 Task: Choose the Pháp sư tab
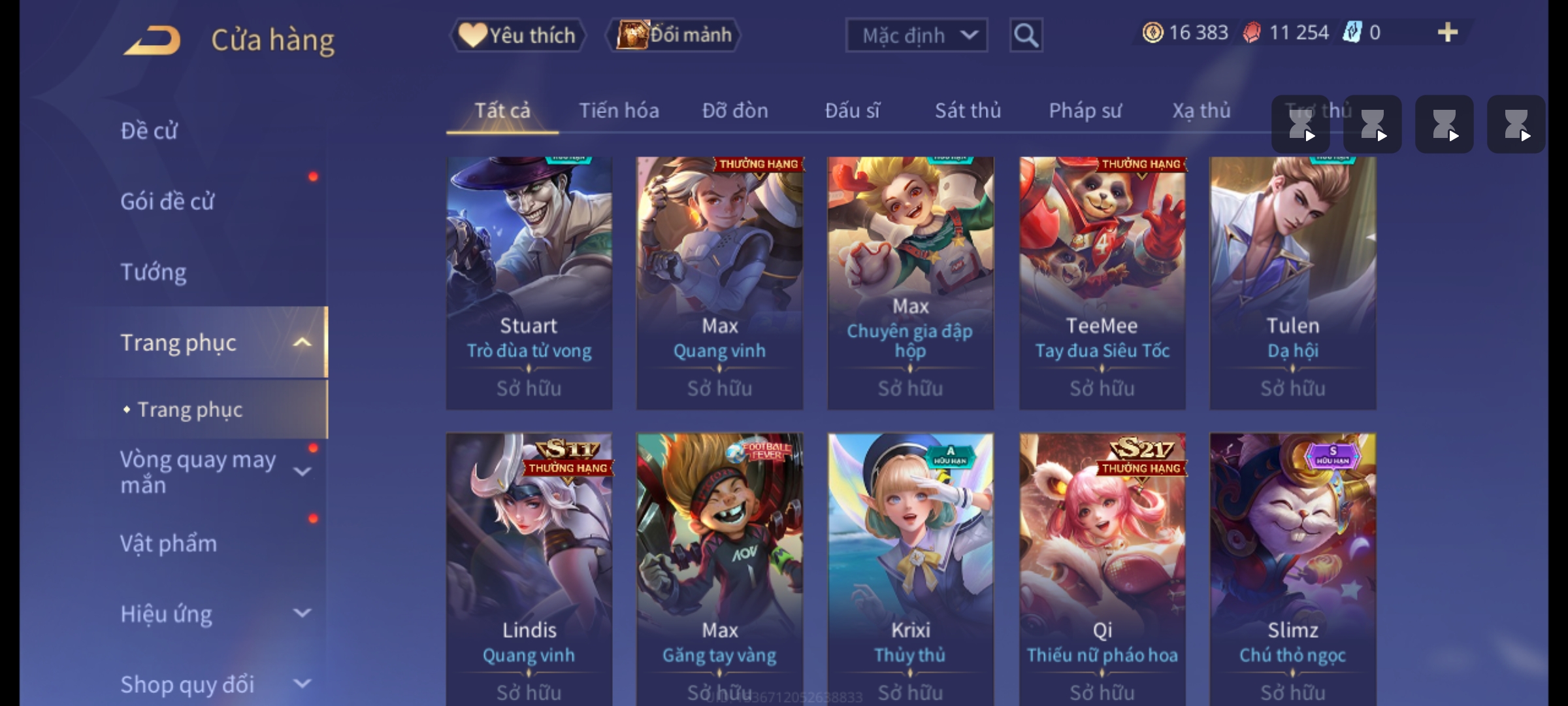click(1085, 111)
